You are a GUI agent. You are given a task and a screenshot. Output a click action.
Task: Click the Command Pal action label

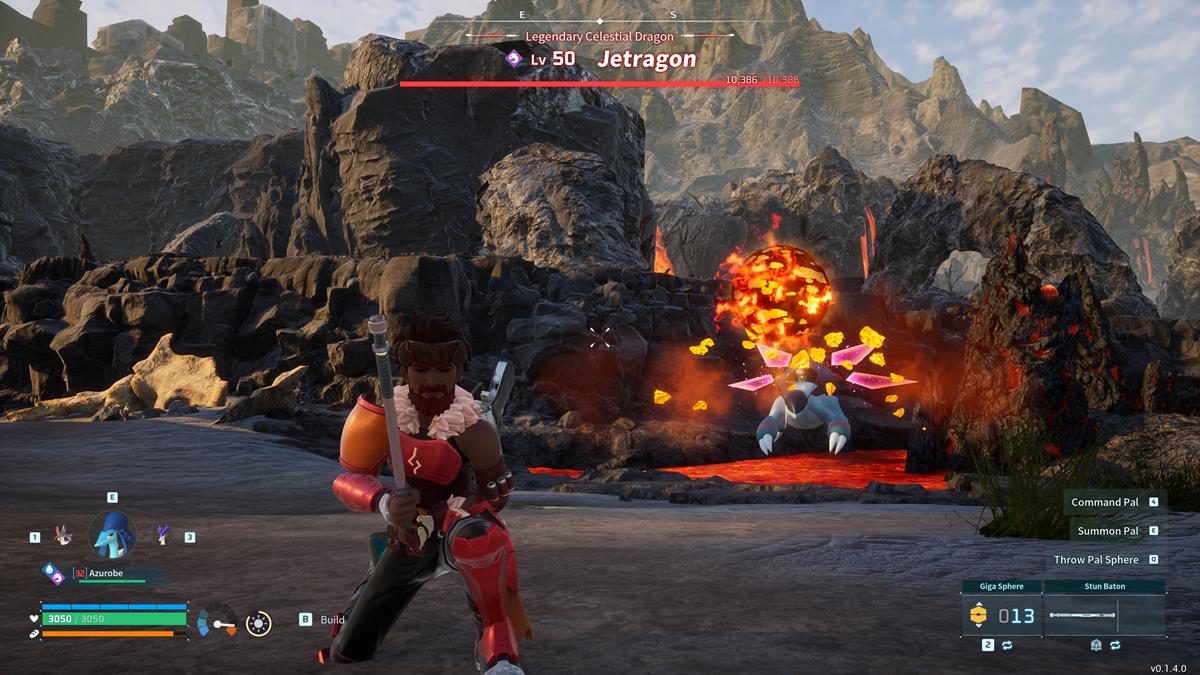(x=1105, y=502)
